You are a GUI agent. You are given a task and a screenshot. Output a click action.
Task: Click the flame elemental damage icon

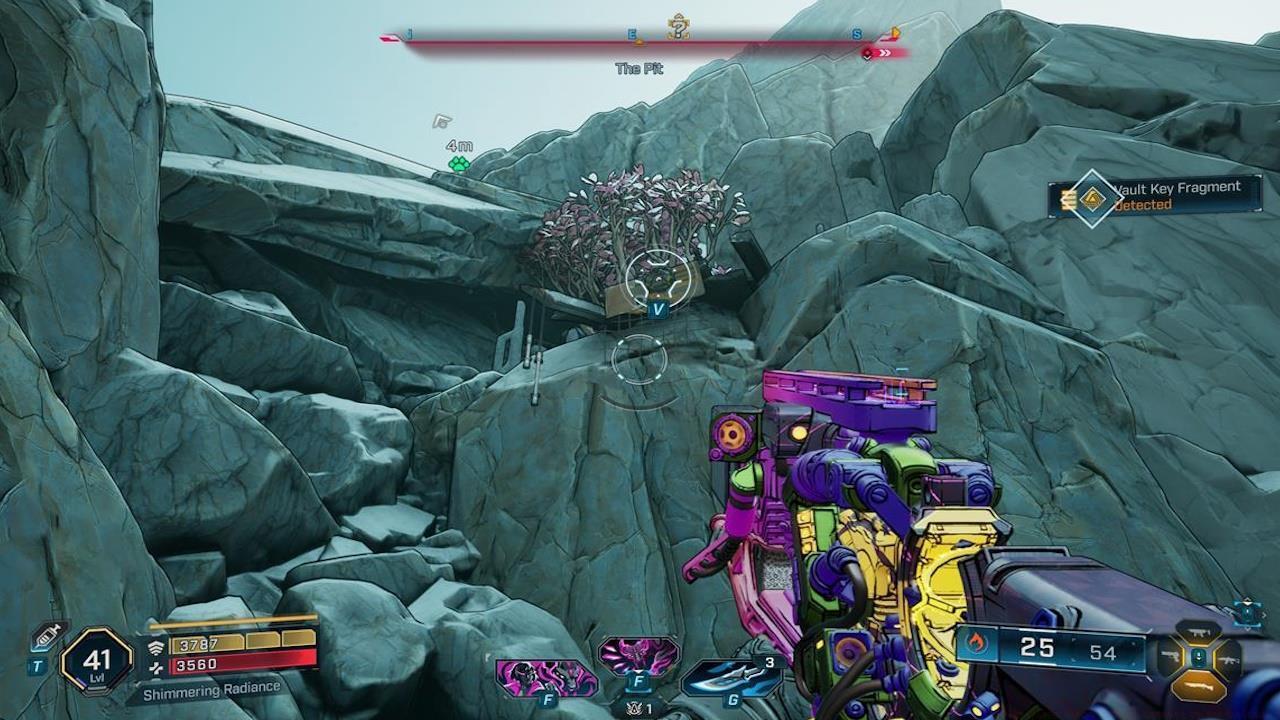(977, 643)
